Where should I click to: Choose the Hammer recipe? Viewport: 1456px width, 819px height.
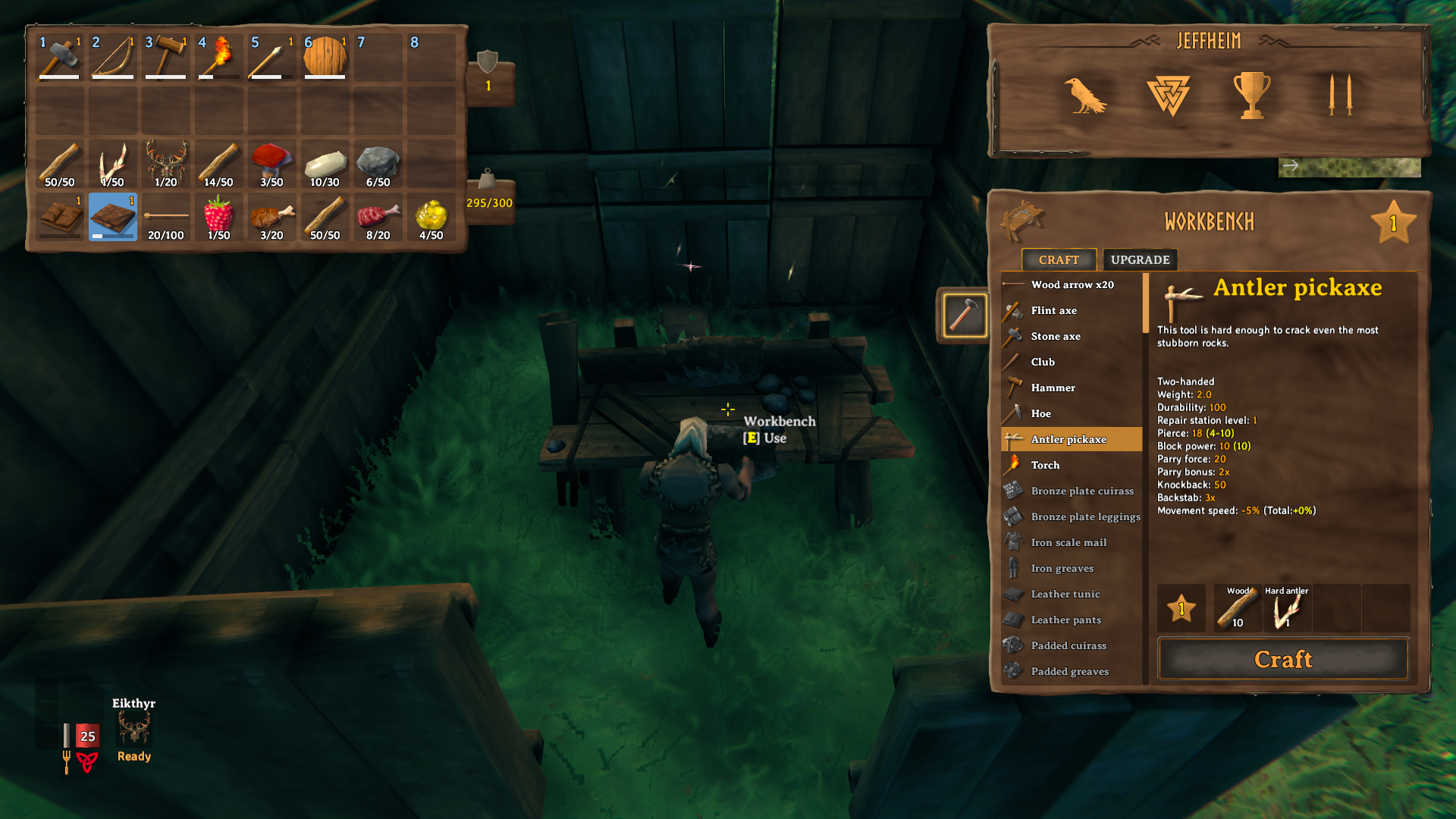1053,388
